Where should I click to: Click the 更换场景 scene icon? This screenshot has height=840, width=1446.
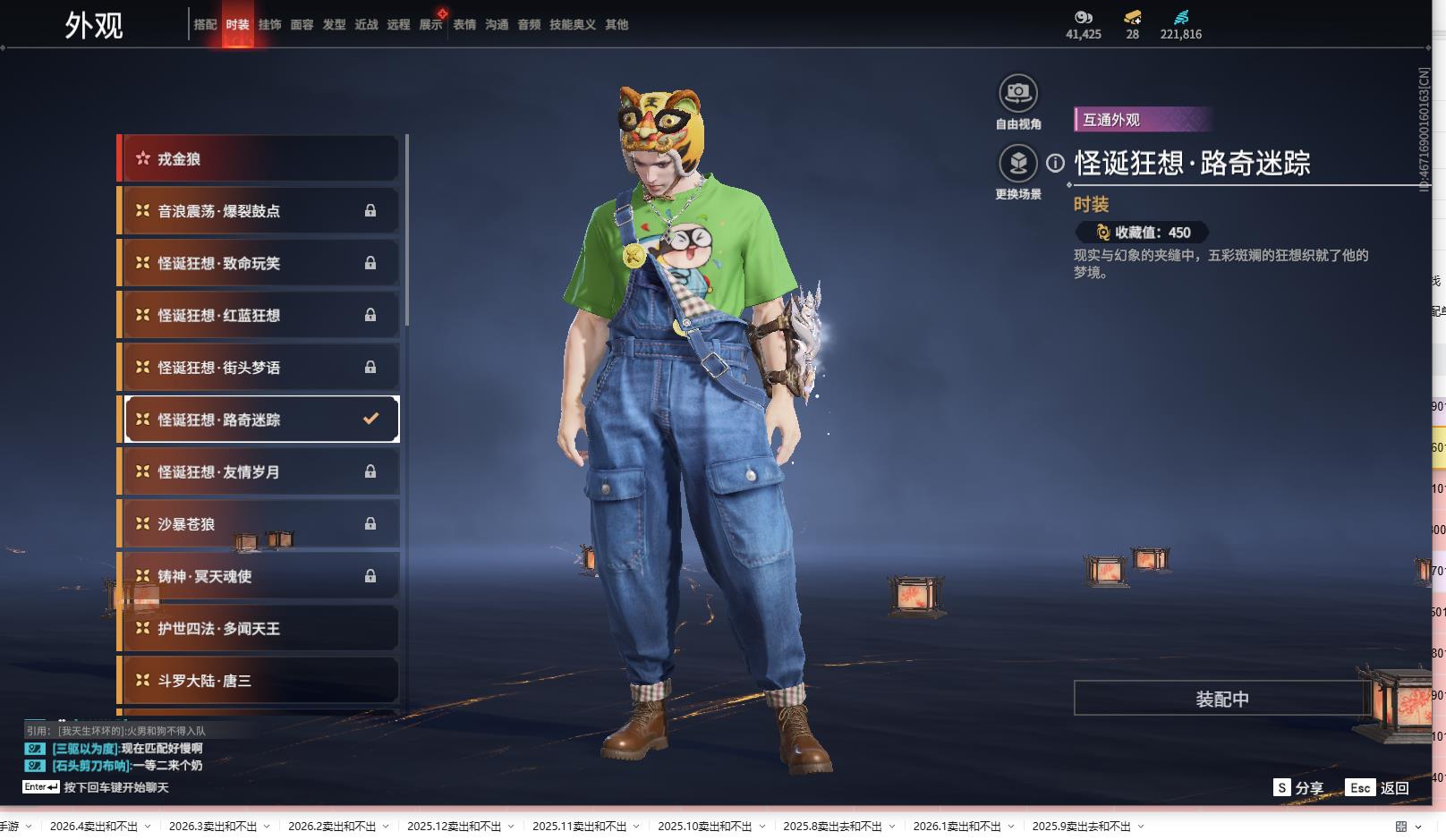coord(1017,164)
